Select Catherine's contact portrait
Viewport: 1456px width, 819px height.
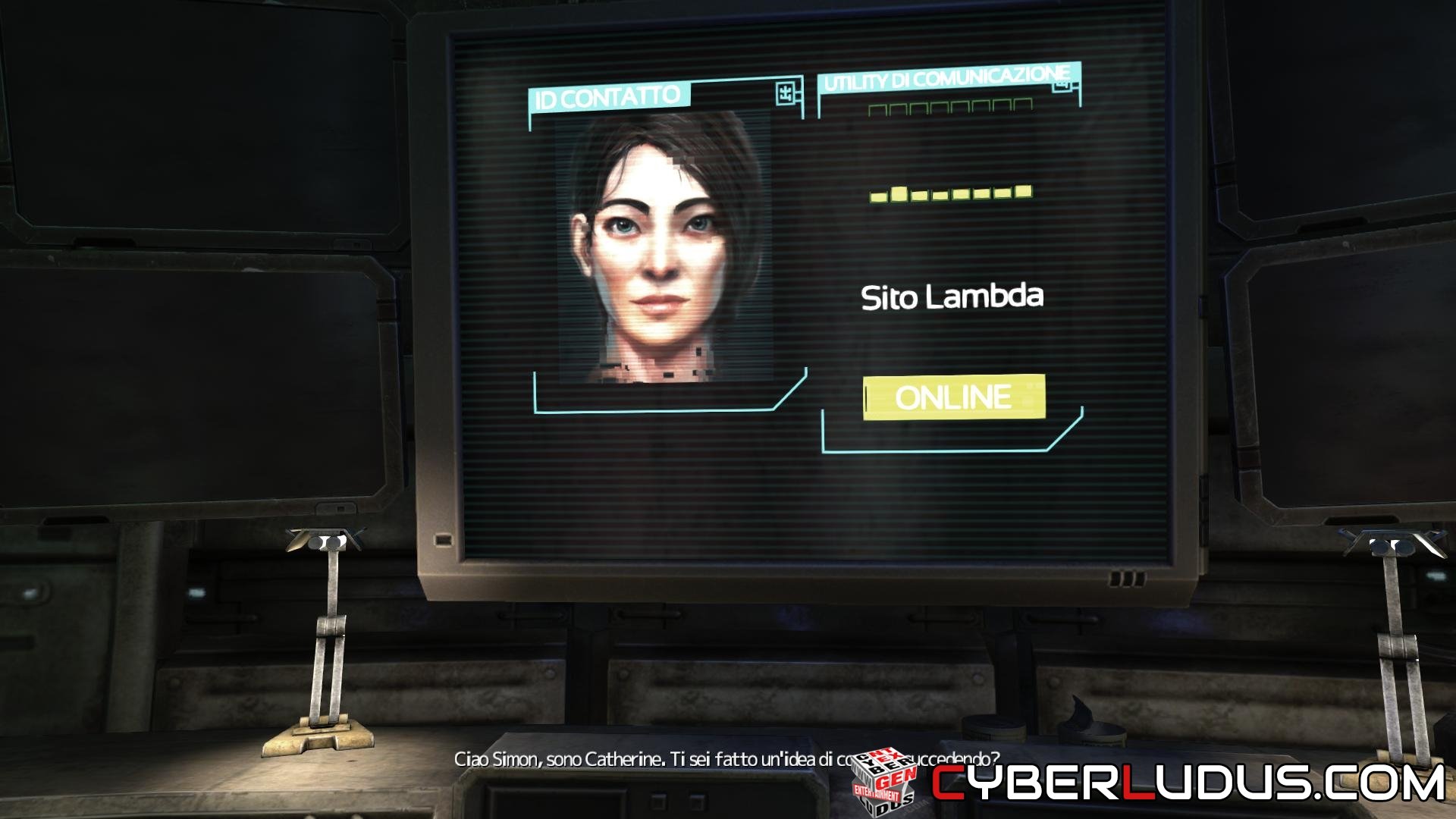[x=664, y=246]
